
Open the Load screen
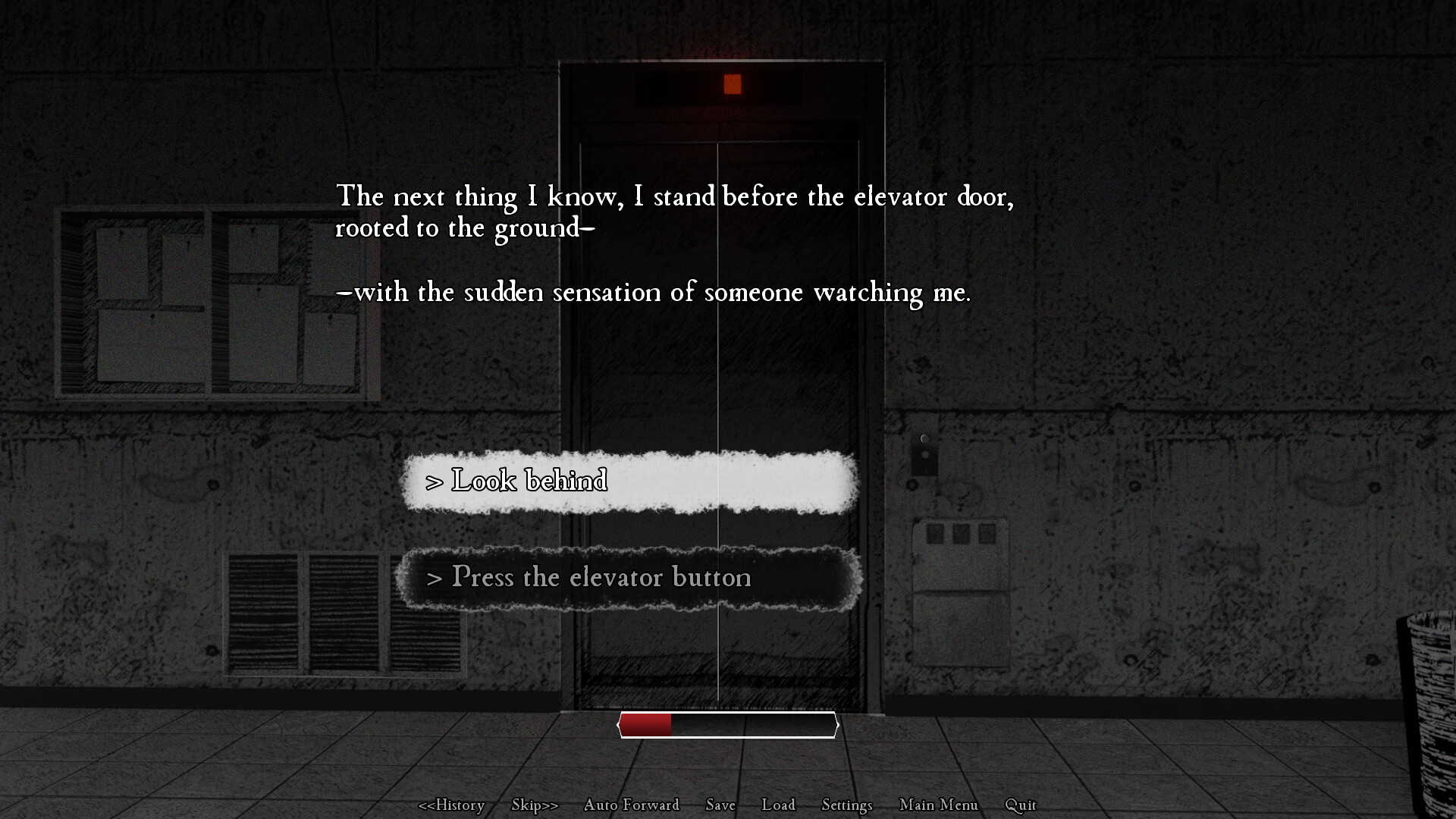[778, 805]
